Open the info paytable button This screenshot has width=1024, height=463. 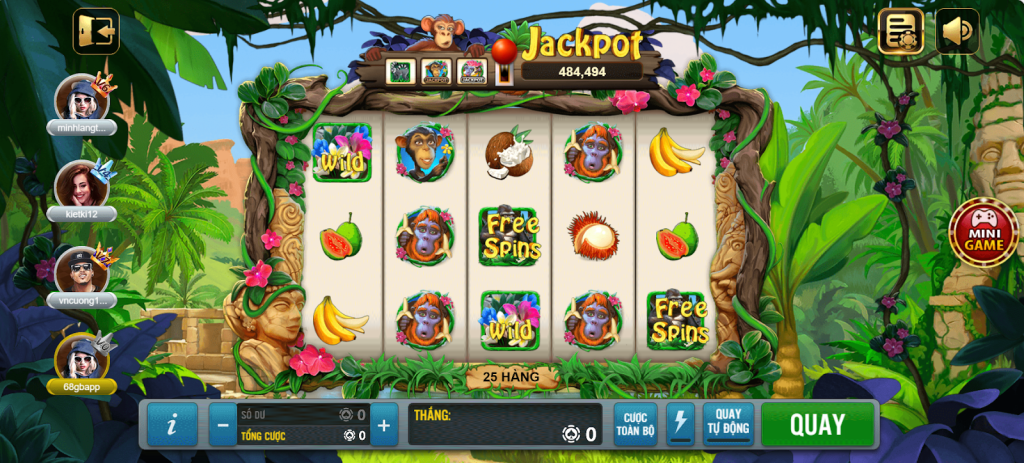[x=172, y=425]
